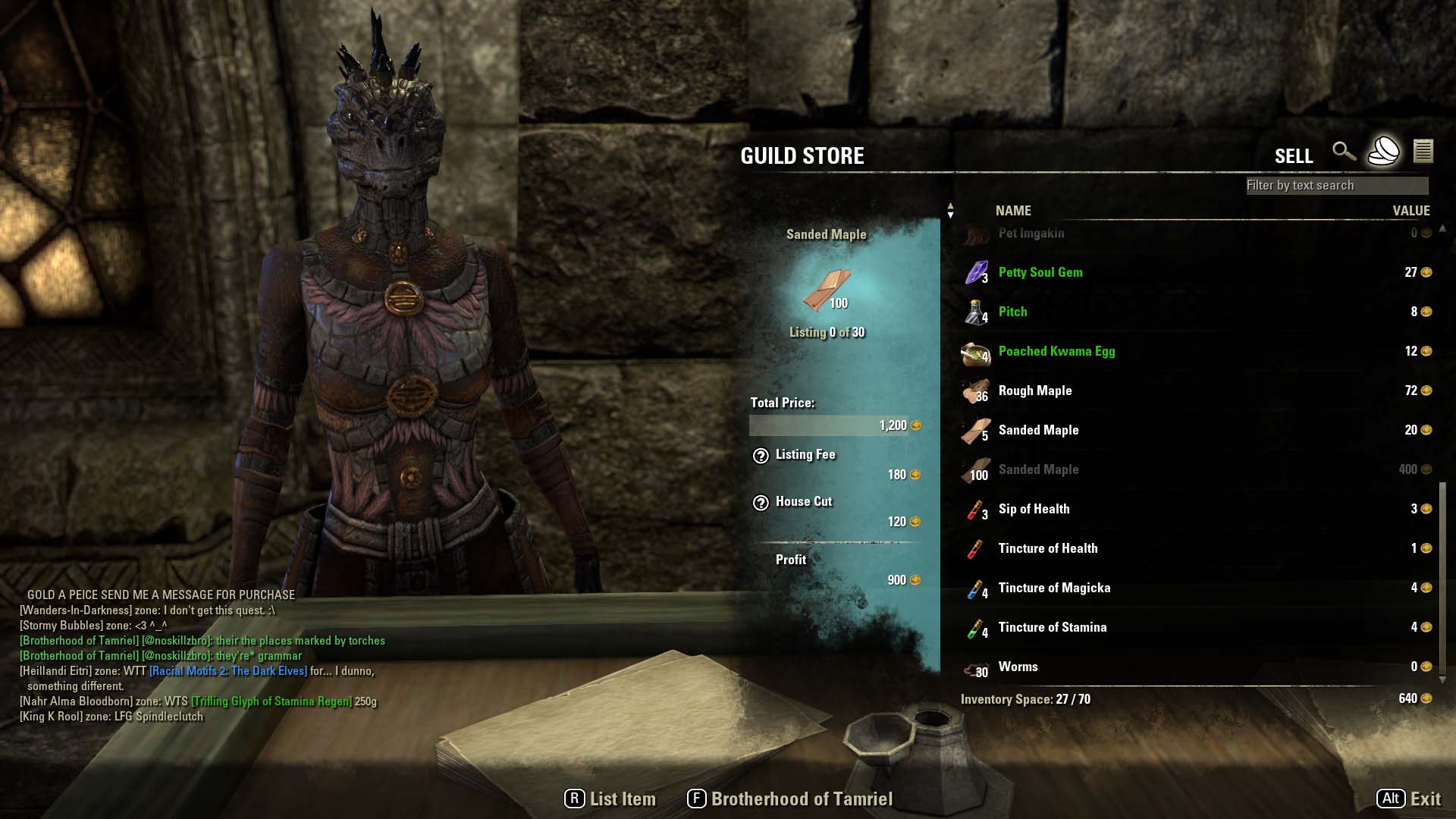Toggle the descending sort arrow
This screenshot has width=1456, height=819.
(x=950, y=215)
